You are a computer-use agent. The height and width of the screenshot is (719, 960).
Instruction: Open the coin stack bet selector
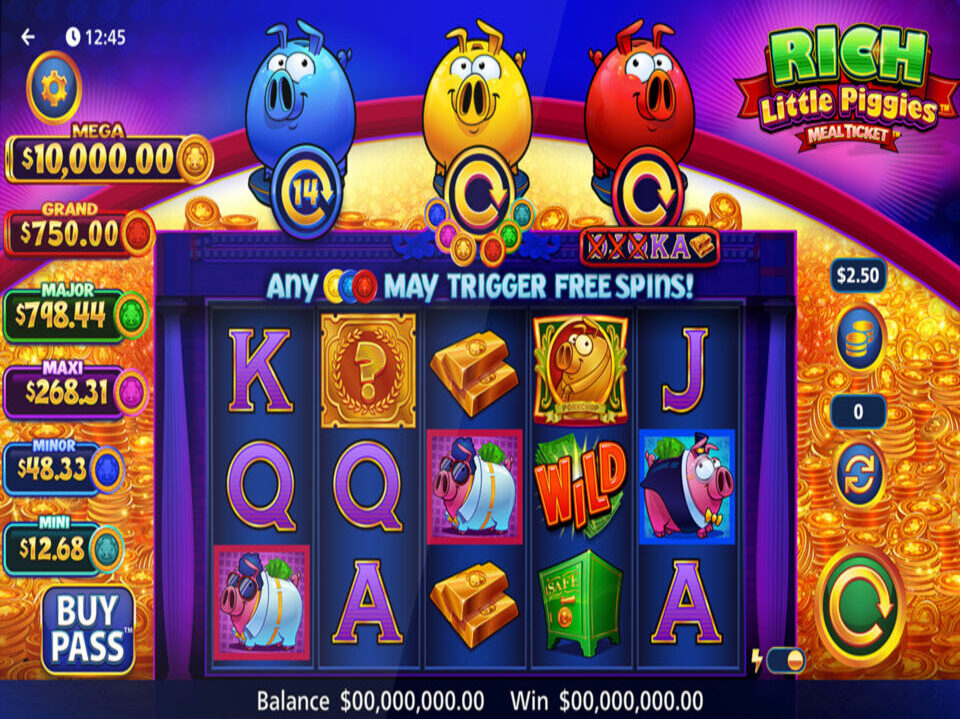pyautogui.click(x=860, y=336)
